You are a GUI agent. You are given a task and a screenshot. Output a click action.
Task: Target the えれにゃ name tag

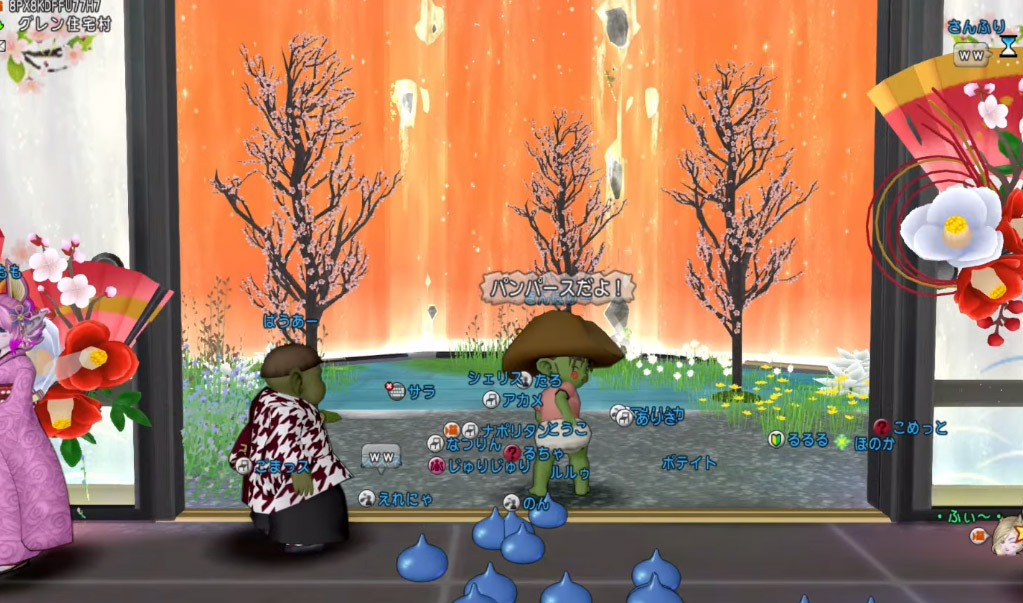point(405,498)
